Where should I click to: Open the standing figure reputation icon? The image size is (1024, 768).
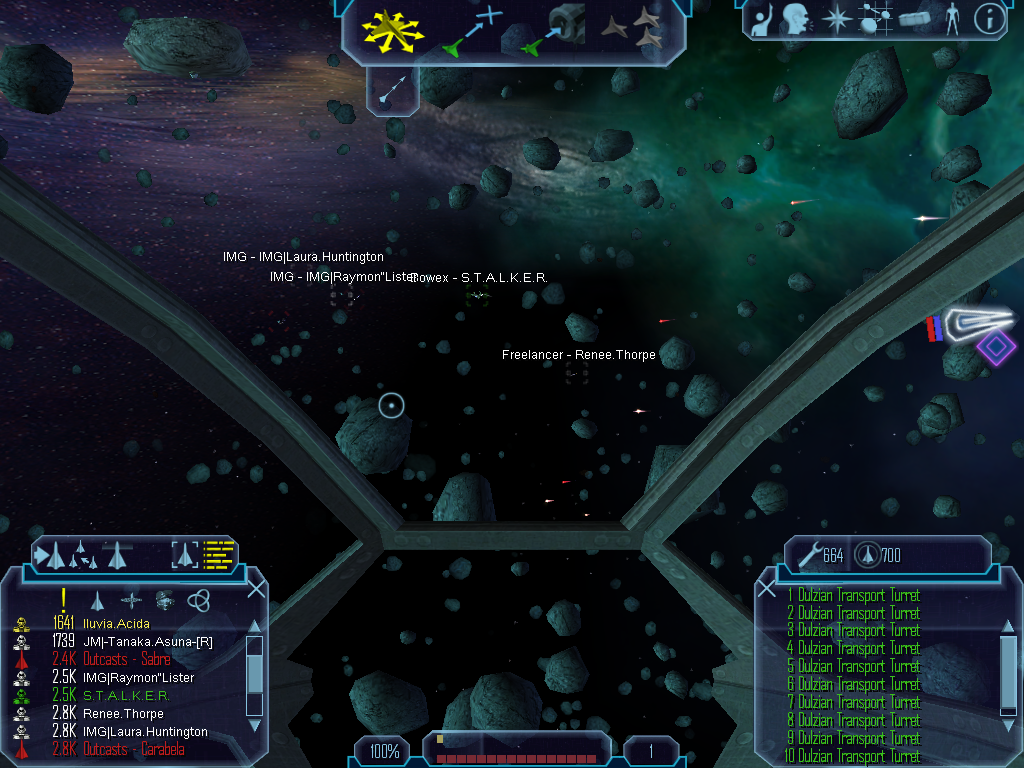[951, 19]
